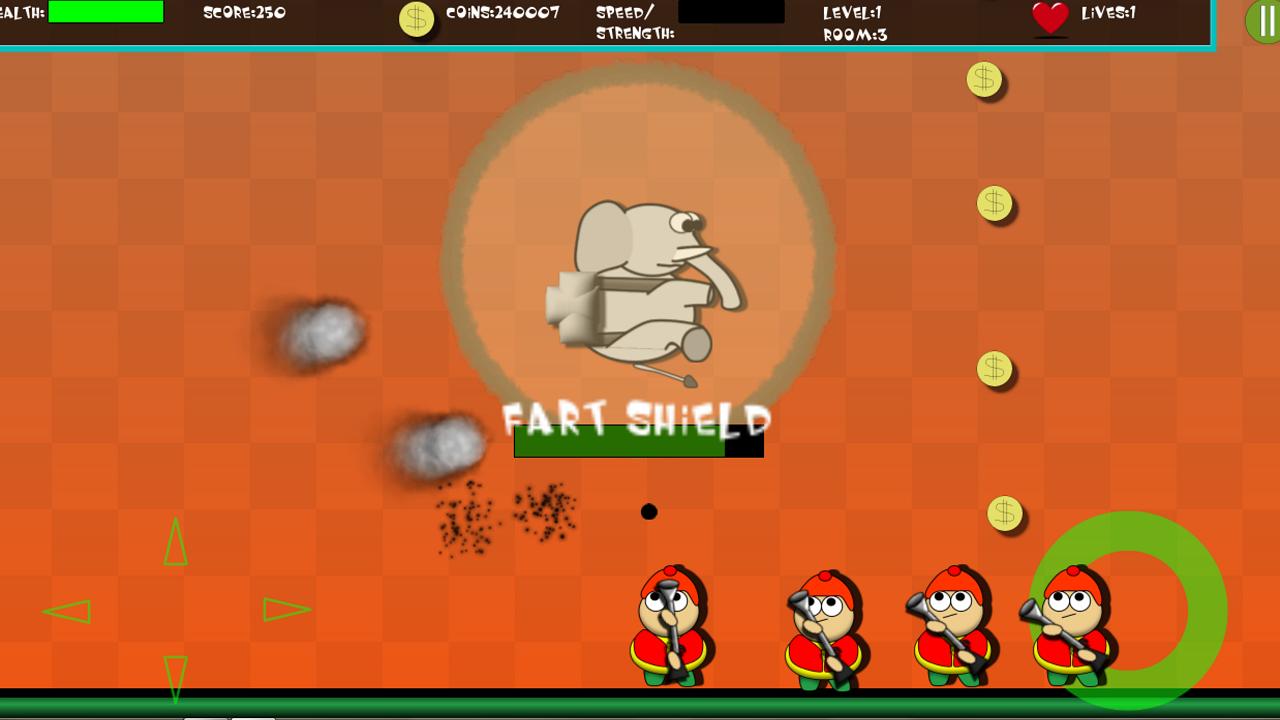Click the Fart Shield power progress bar

tap(638, 444)
